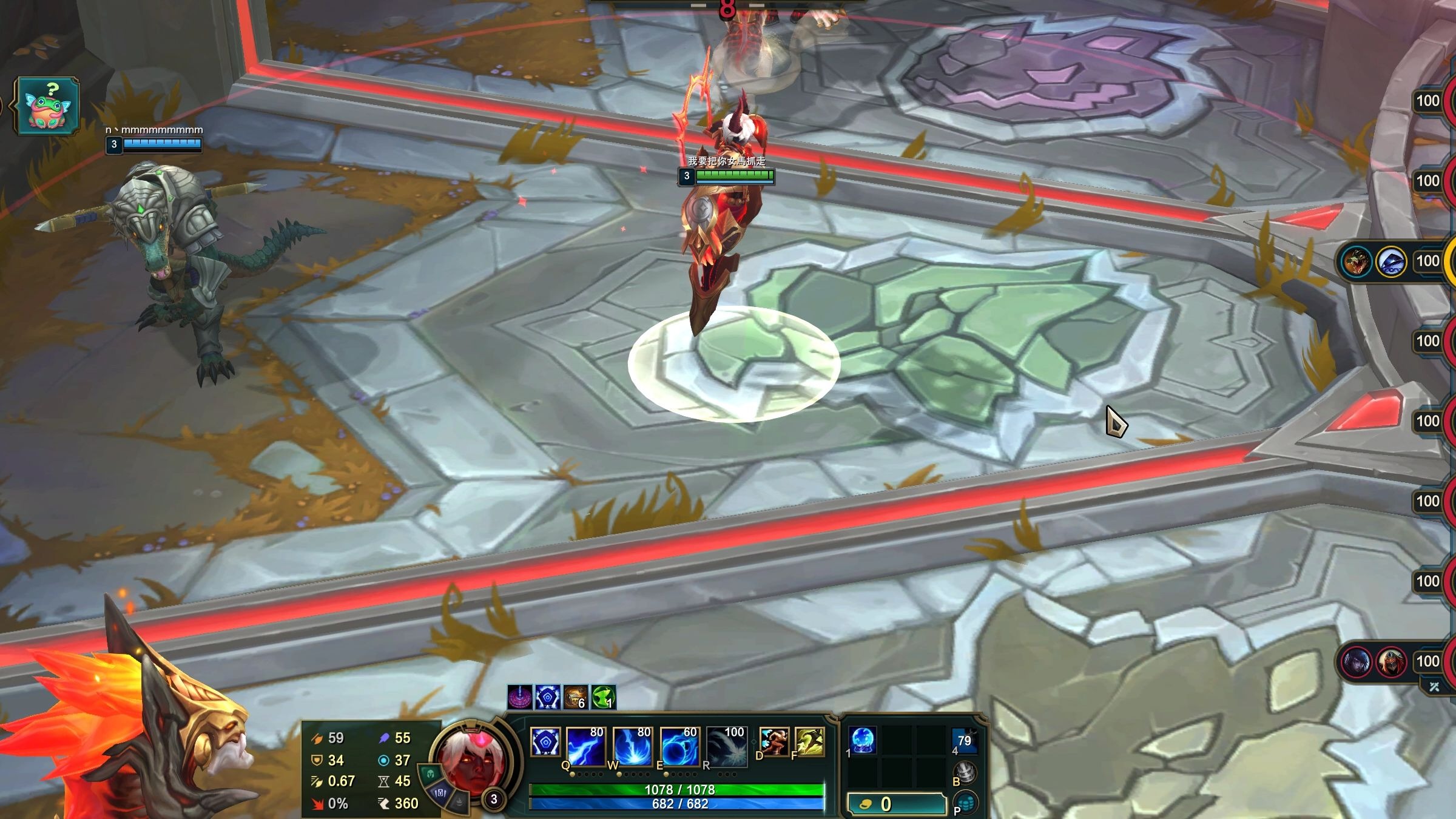Use the E blue orb ability
This screenshot has height=819, width=1456.
(679, 746)
